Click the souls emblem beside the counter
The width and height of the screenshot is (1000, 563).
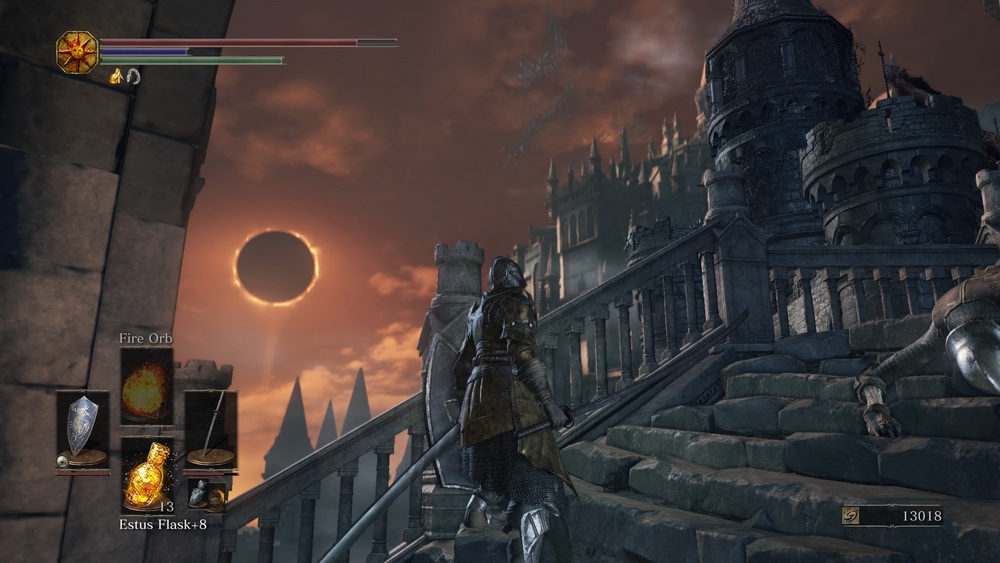tap(852, 516)
